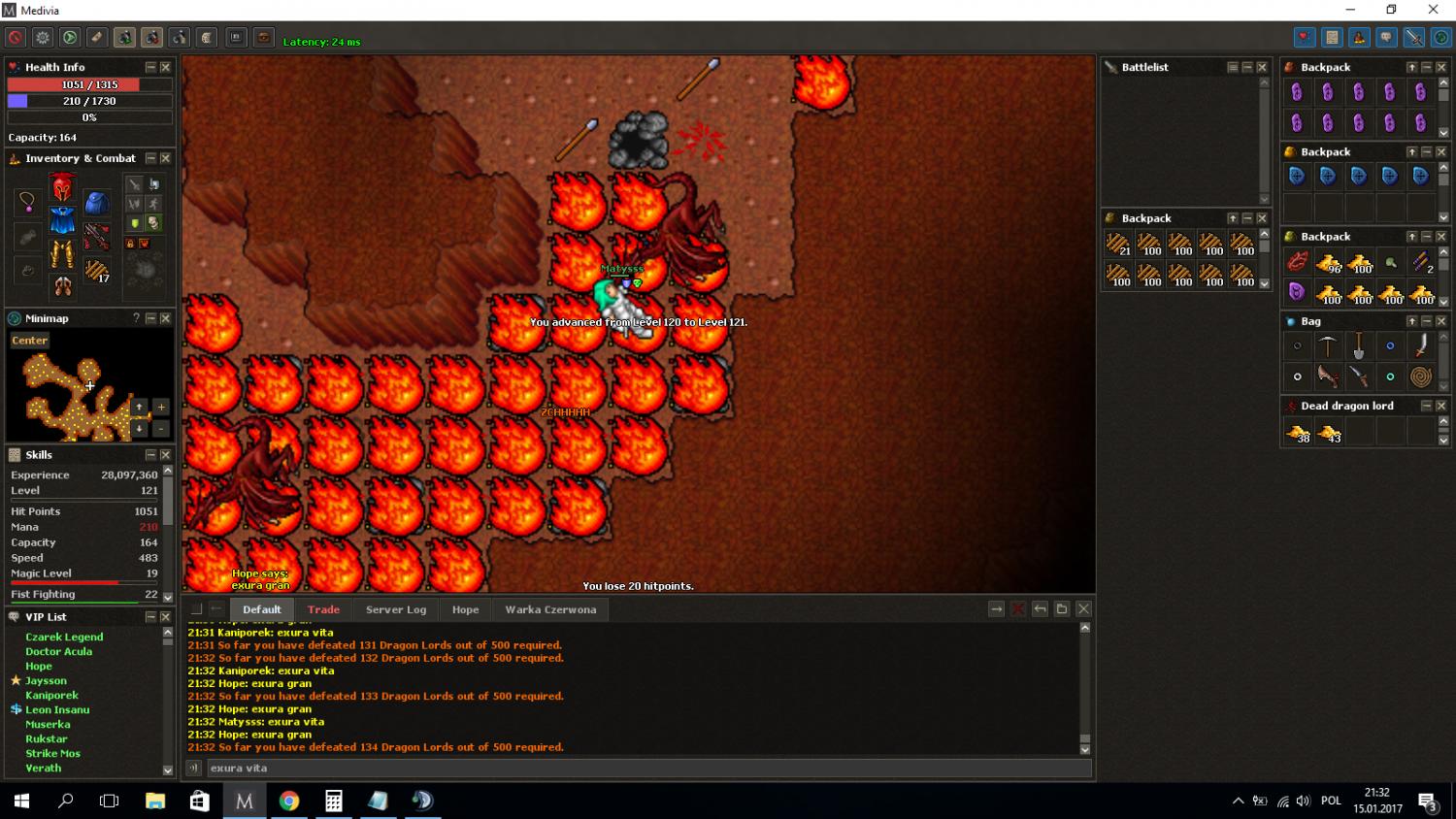Pick the amulet slot with purple gem
1456x819 pixels.
point(27,202)
